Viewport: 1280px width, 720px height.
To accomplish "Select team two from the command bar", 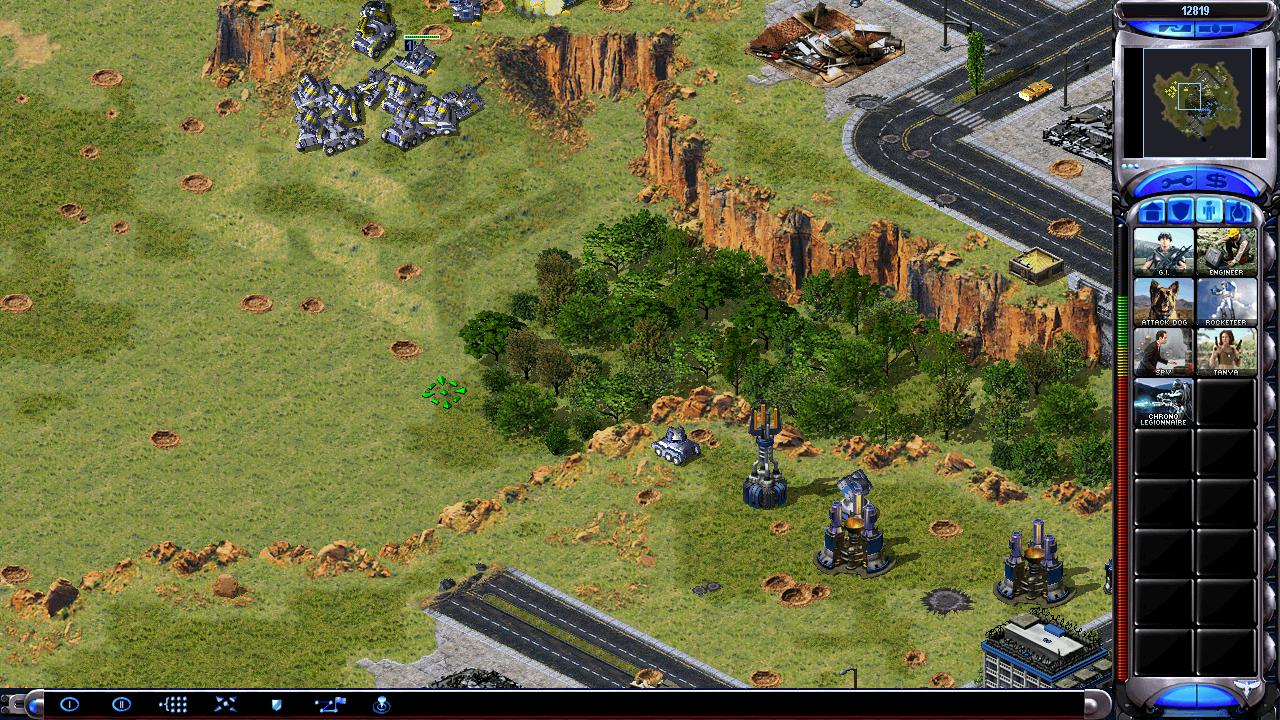I will (121, 704).
